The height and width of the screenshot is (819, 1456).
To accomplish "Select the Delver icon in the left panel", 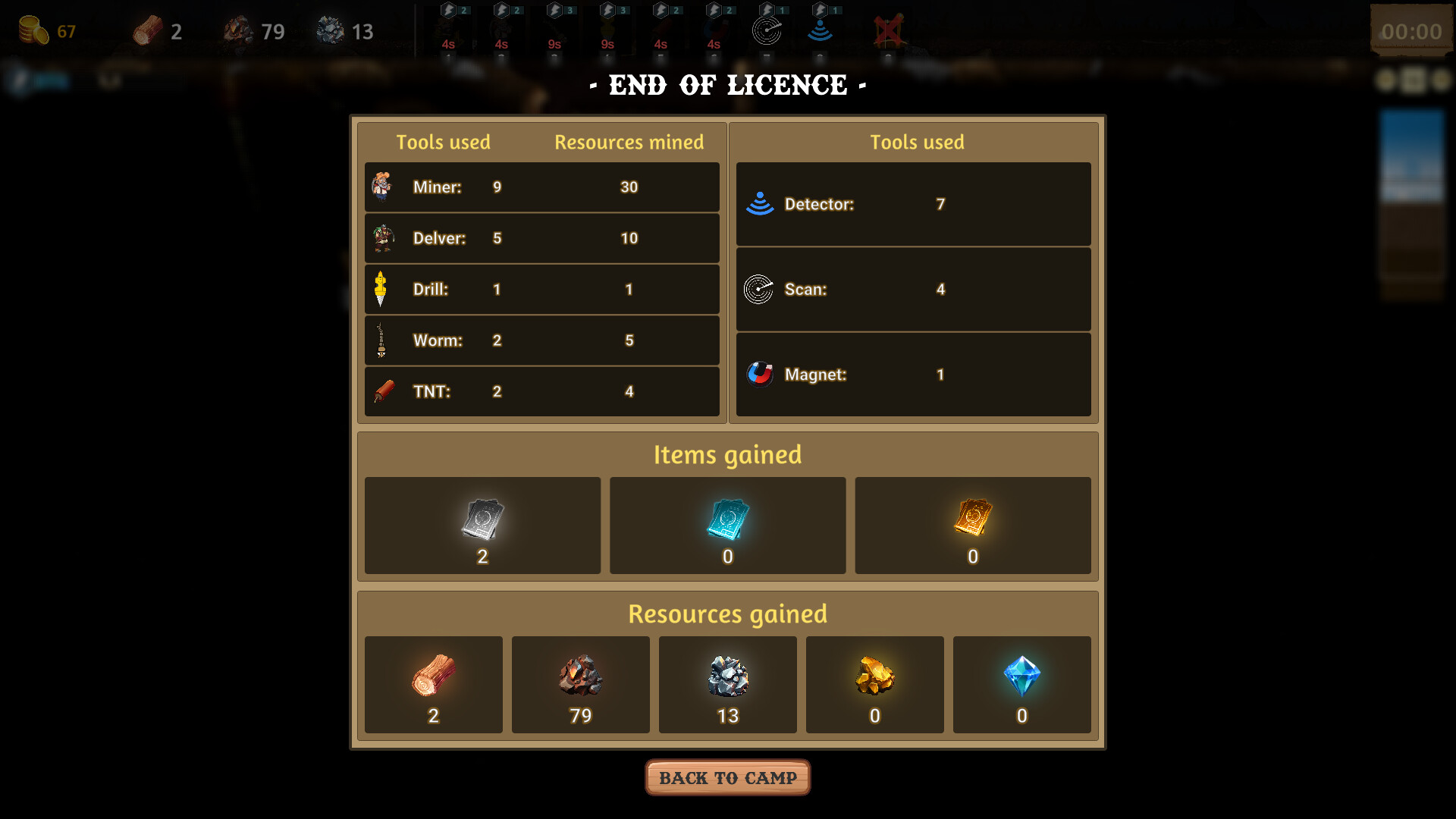I will click(382, 238).
